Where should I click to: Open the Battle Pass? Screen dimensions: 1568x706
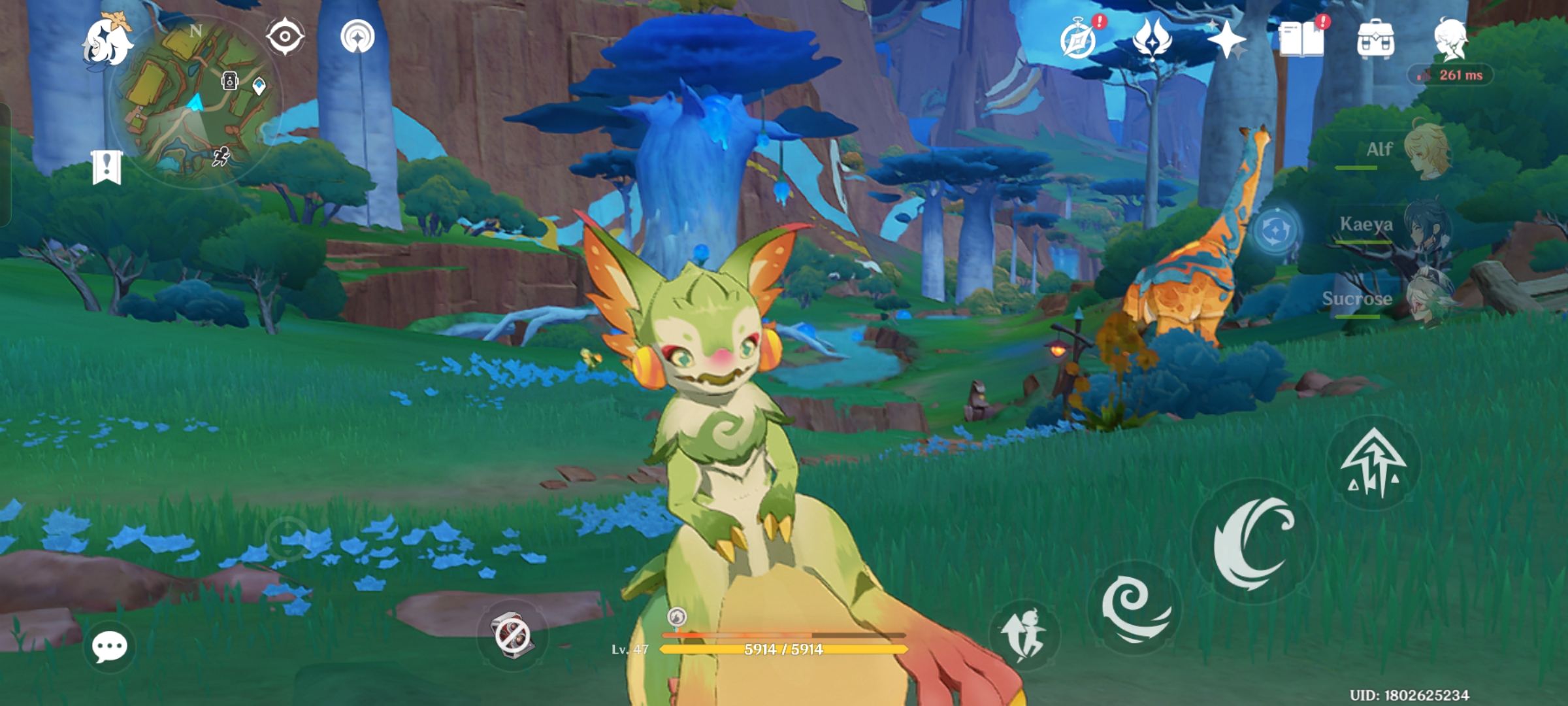pos(1154,41)
